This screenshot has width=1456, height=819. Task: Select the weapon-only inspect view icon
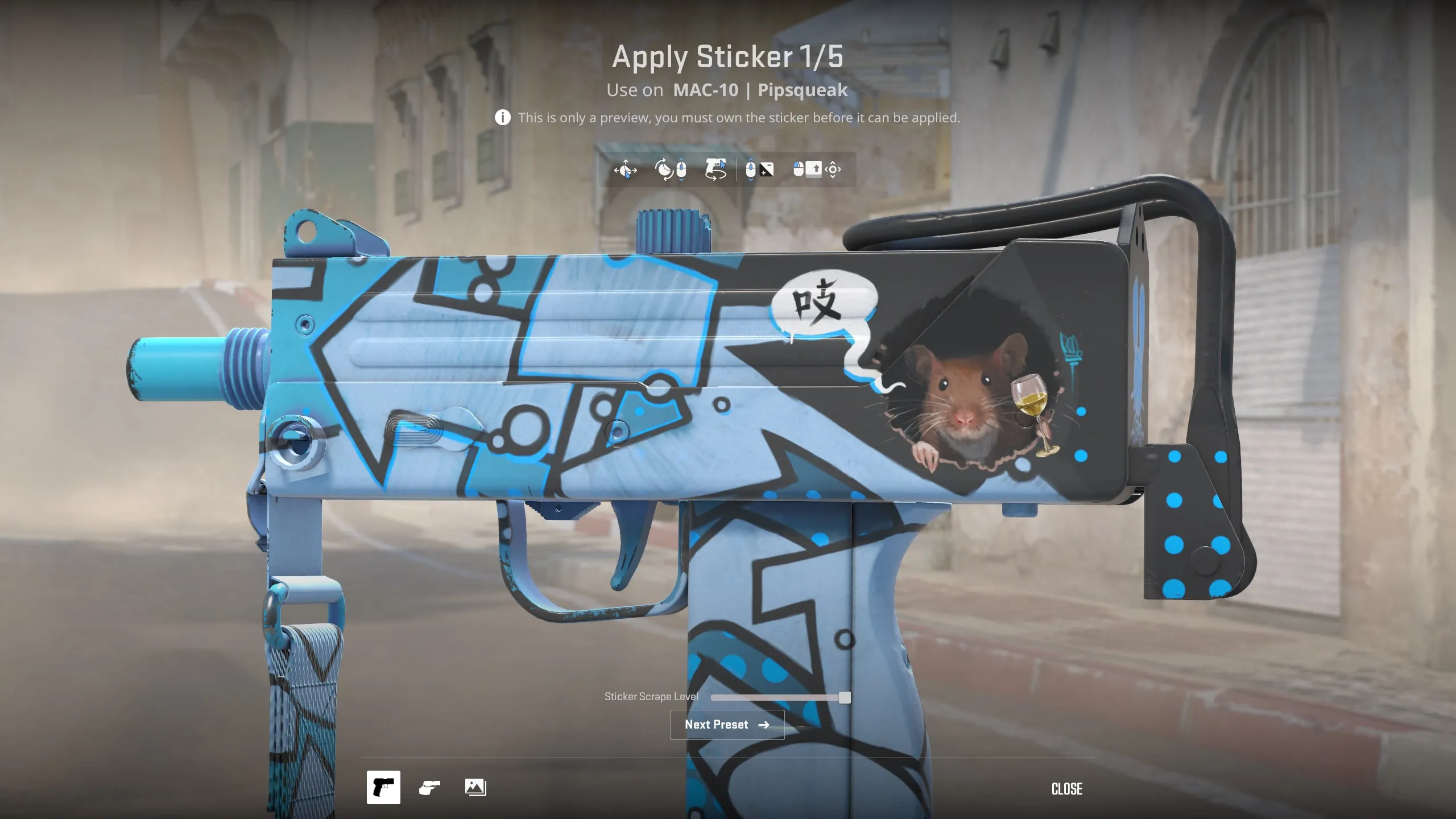pyautogui.click(x=383, y=787)
